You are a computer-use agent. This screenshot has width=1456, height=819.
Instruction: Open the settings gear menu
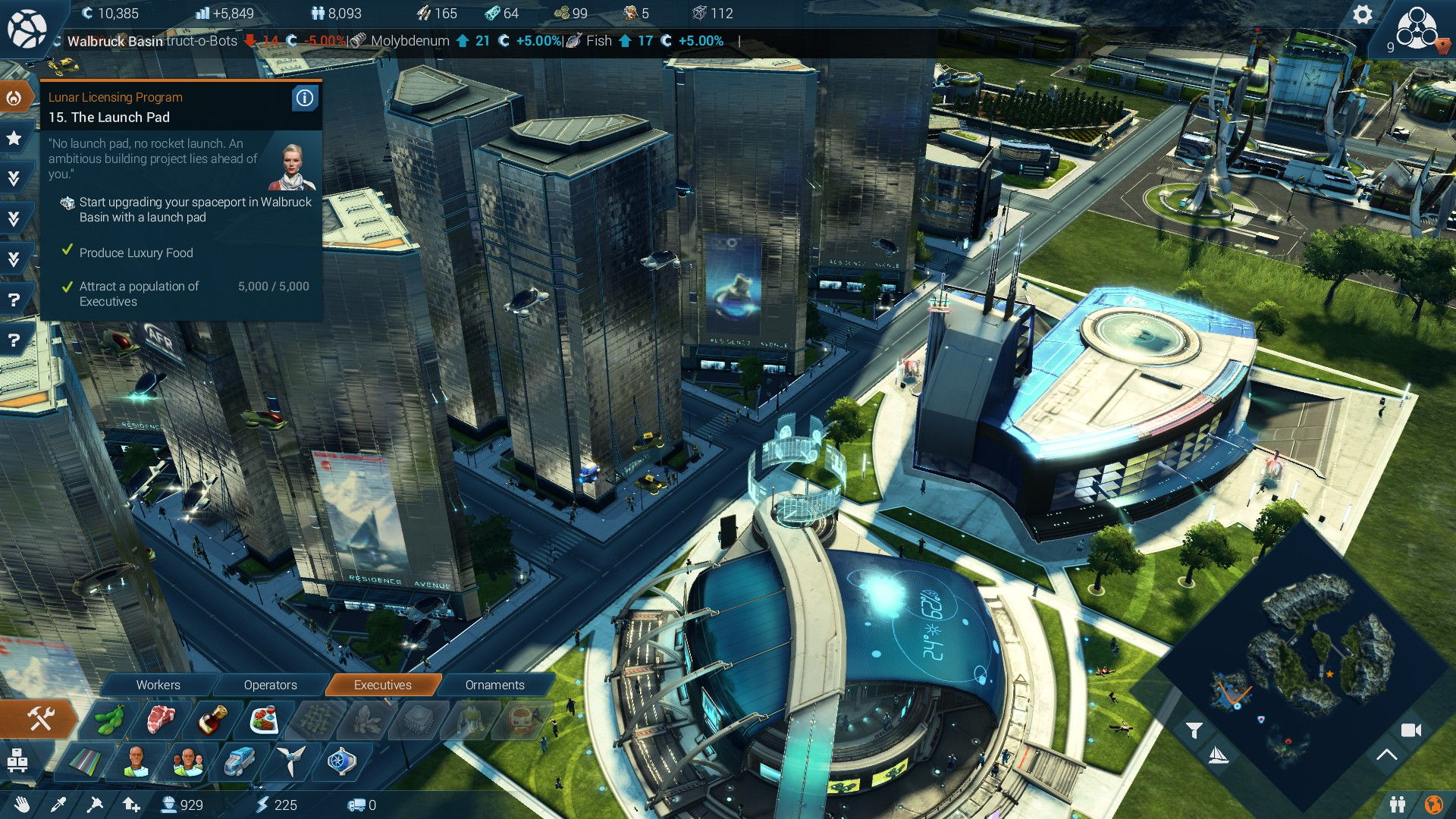pyautogui.click(x=1362, y=15)
